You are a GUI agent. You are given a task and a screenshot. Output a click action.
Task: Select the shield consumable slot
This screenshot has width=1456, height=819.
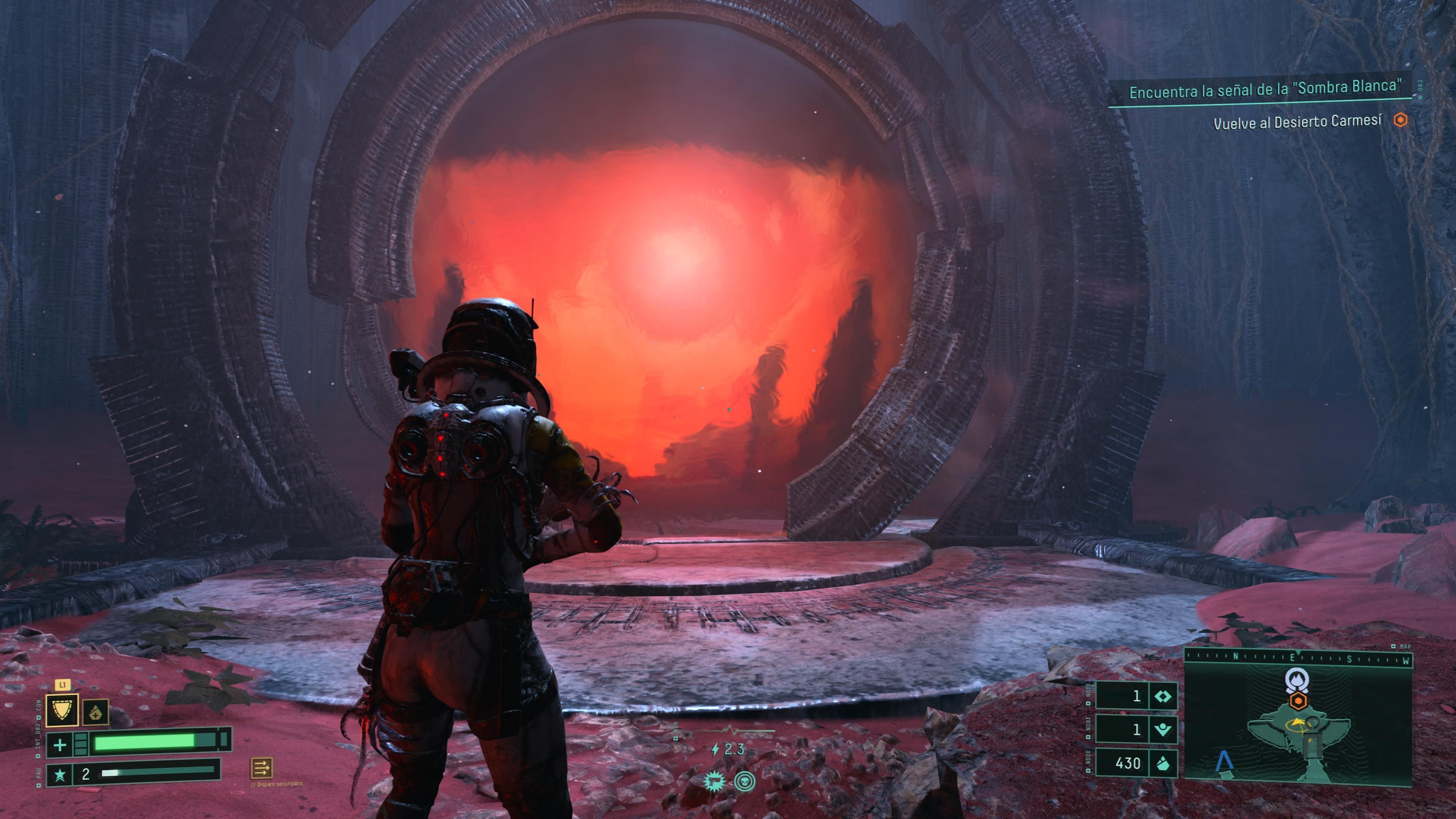pyautogui.click(x=61, y=709)
